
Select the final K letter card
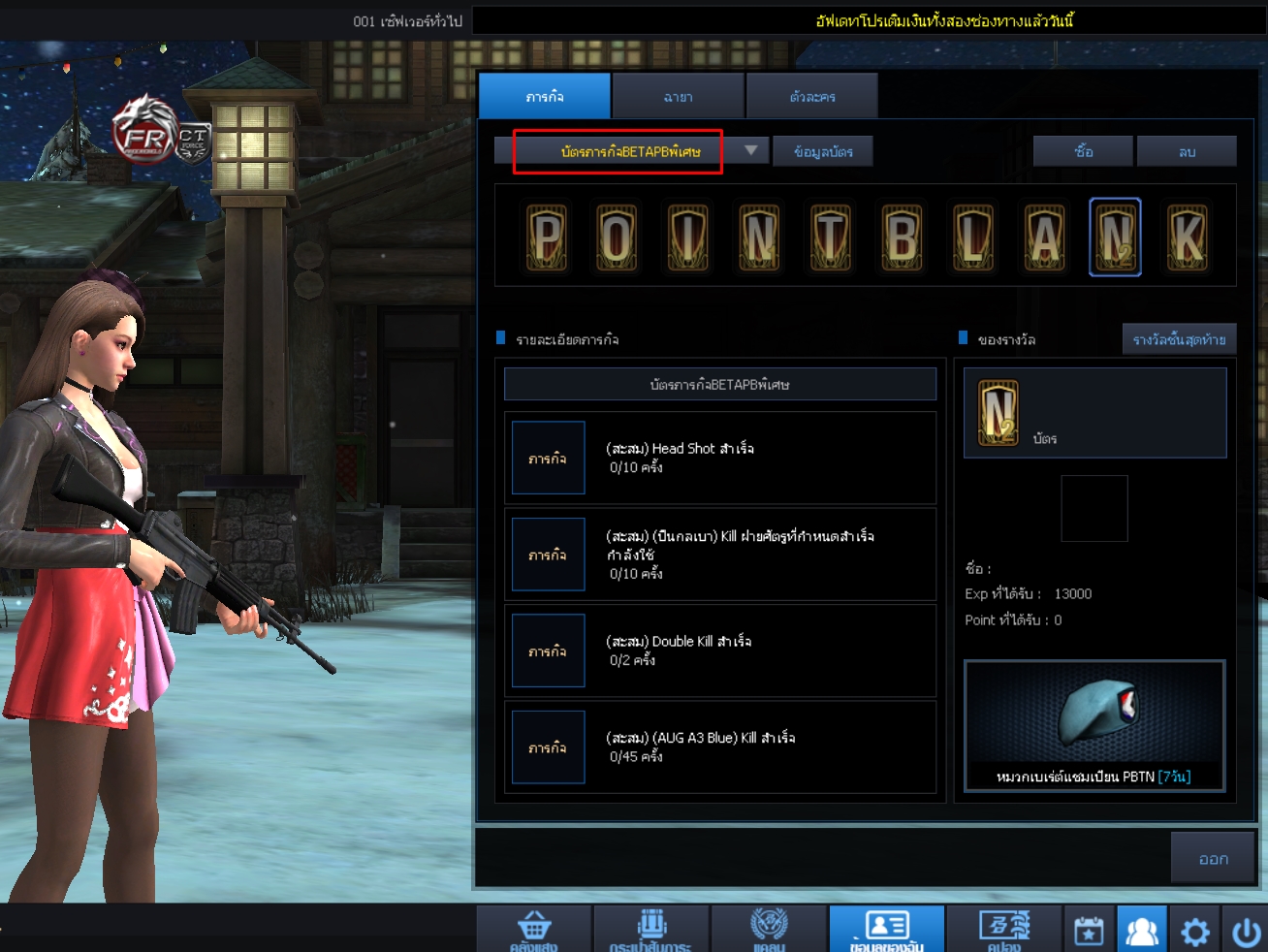(1189, 237)
